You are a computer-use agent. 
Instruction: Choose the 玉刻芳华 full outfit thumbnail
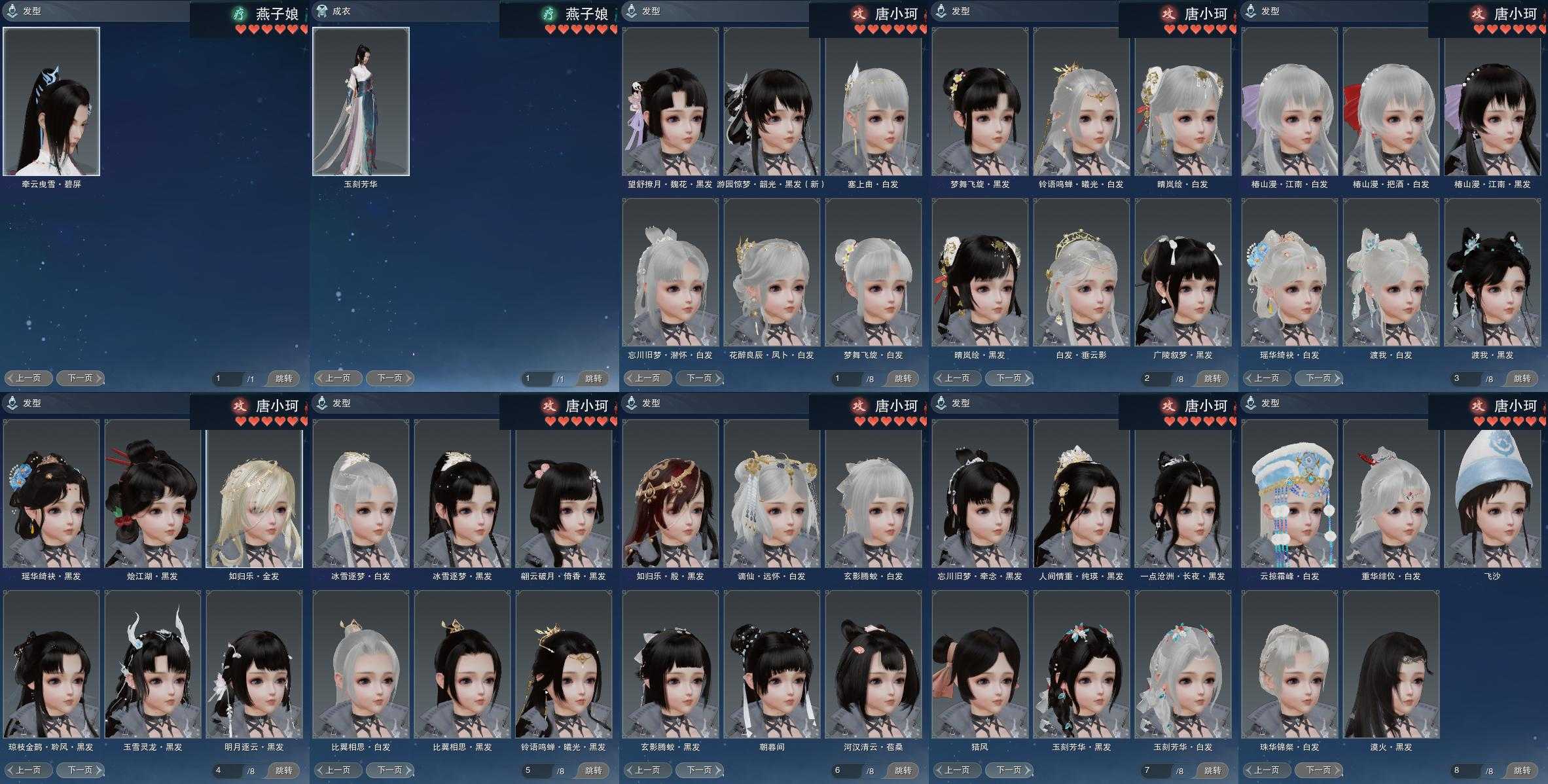click(x=361, y=101)
